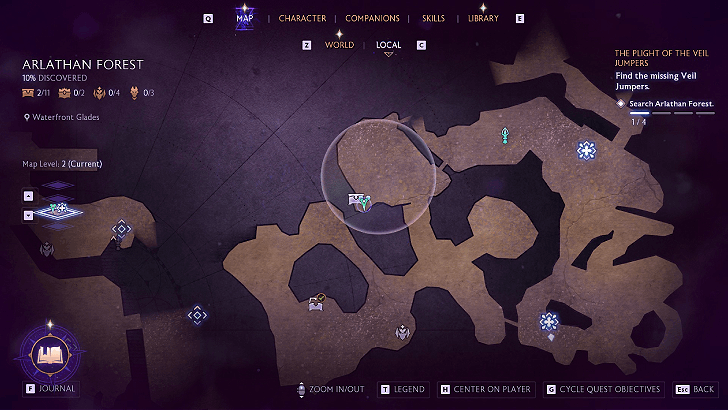This screenshot has height=410, width=728.
Task: Open the Skills tab
Action: [433, 18]
